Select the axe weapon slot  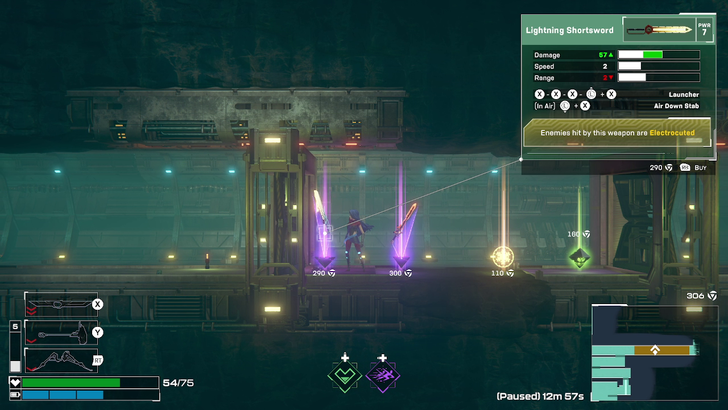58,332
